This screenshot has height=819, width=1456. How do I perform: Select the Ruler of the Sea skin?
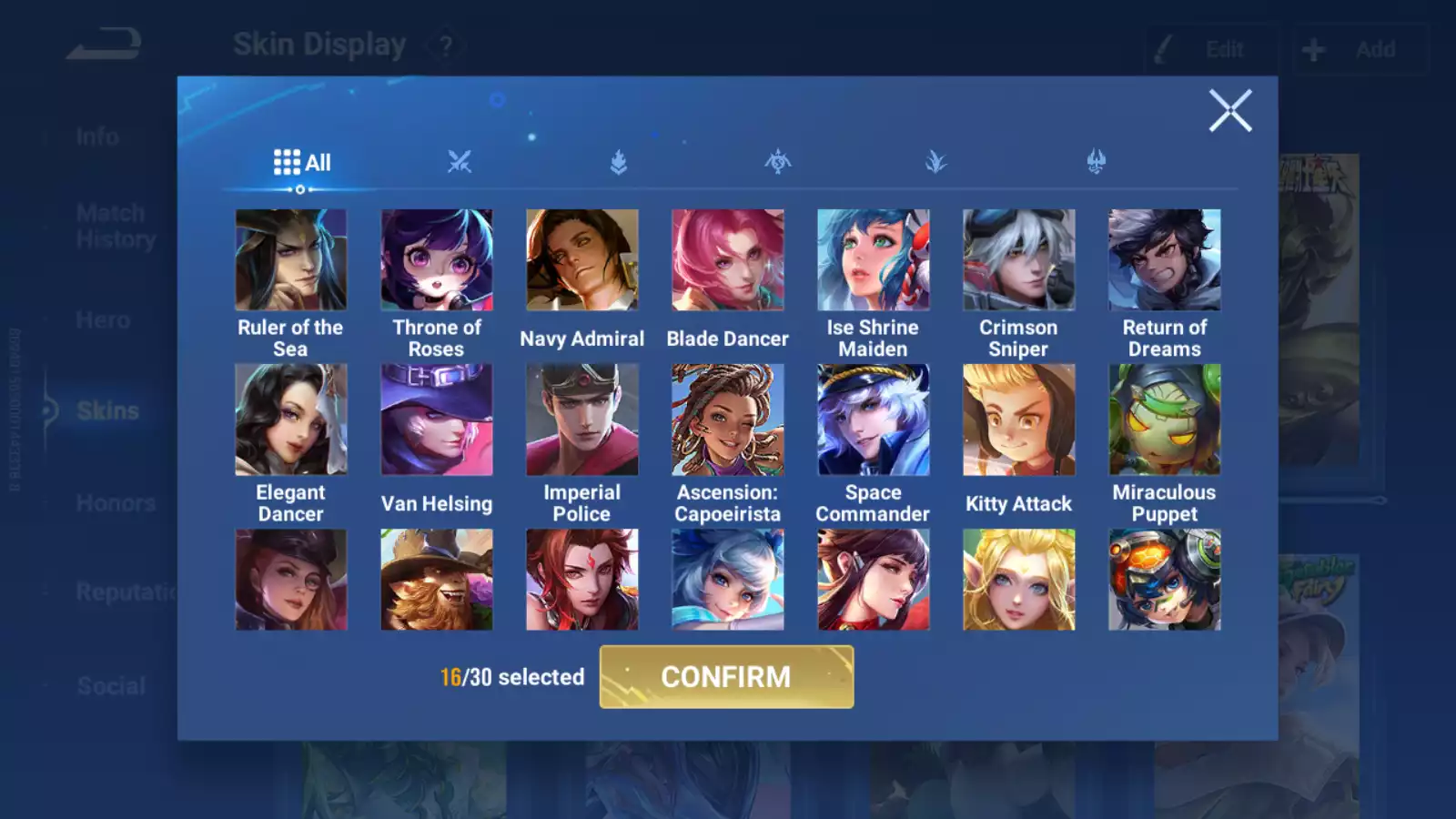coord(291,260)
